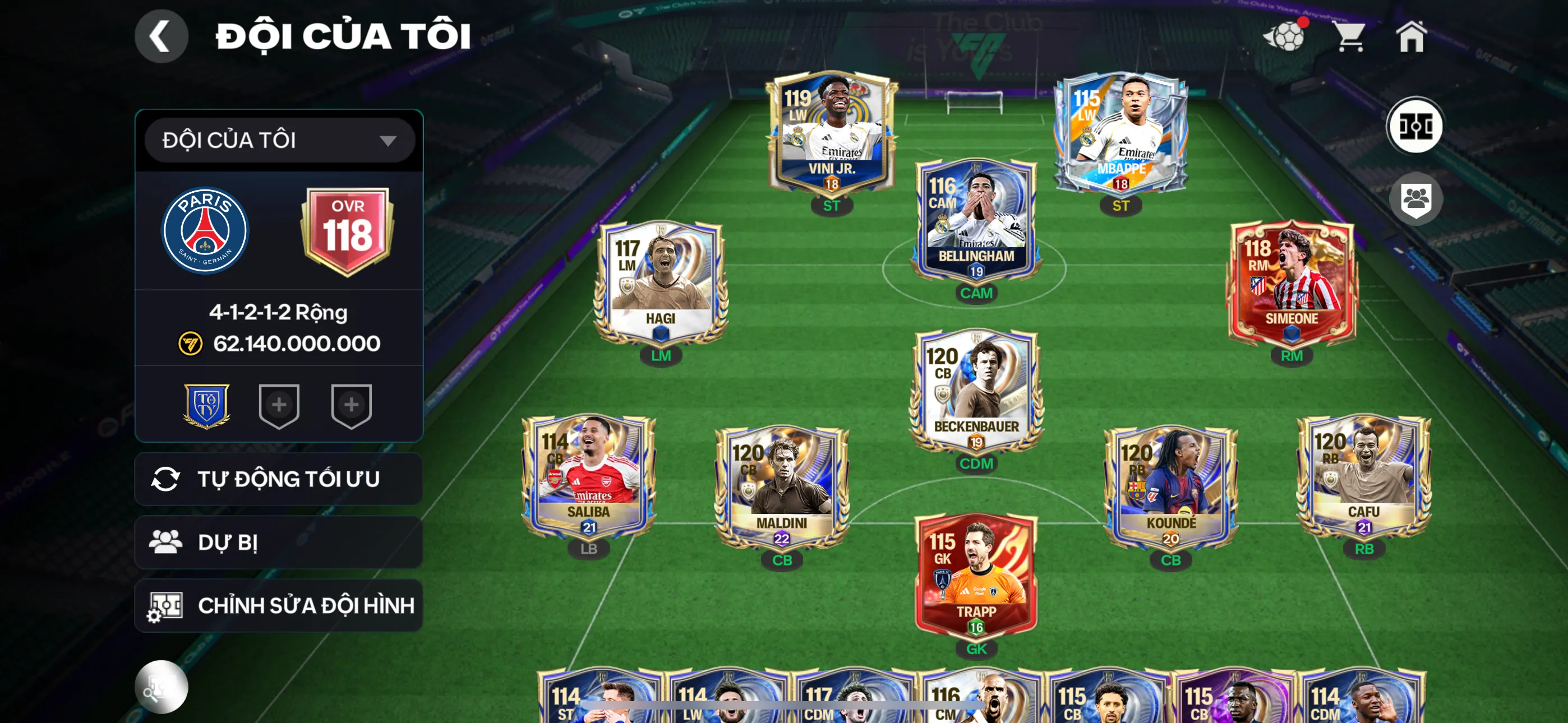Click the PSG club badge
Screen dimensions: 1568x723
tap(205, 230)
